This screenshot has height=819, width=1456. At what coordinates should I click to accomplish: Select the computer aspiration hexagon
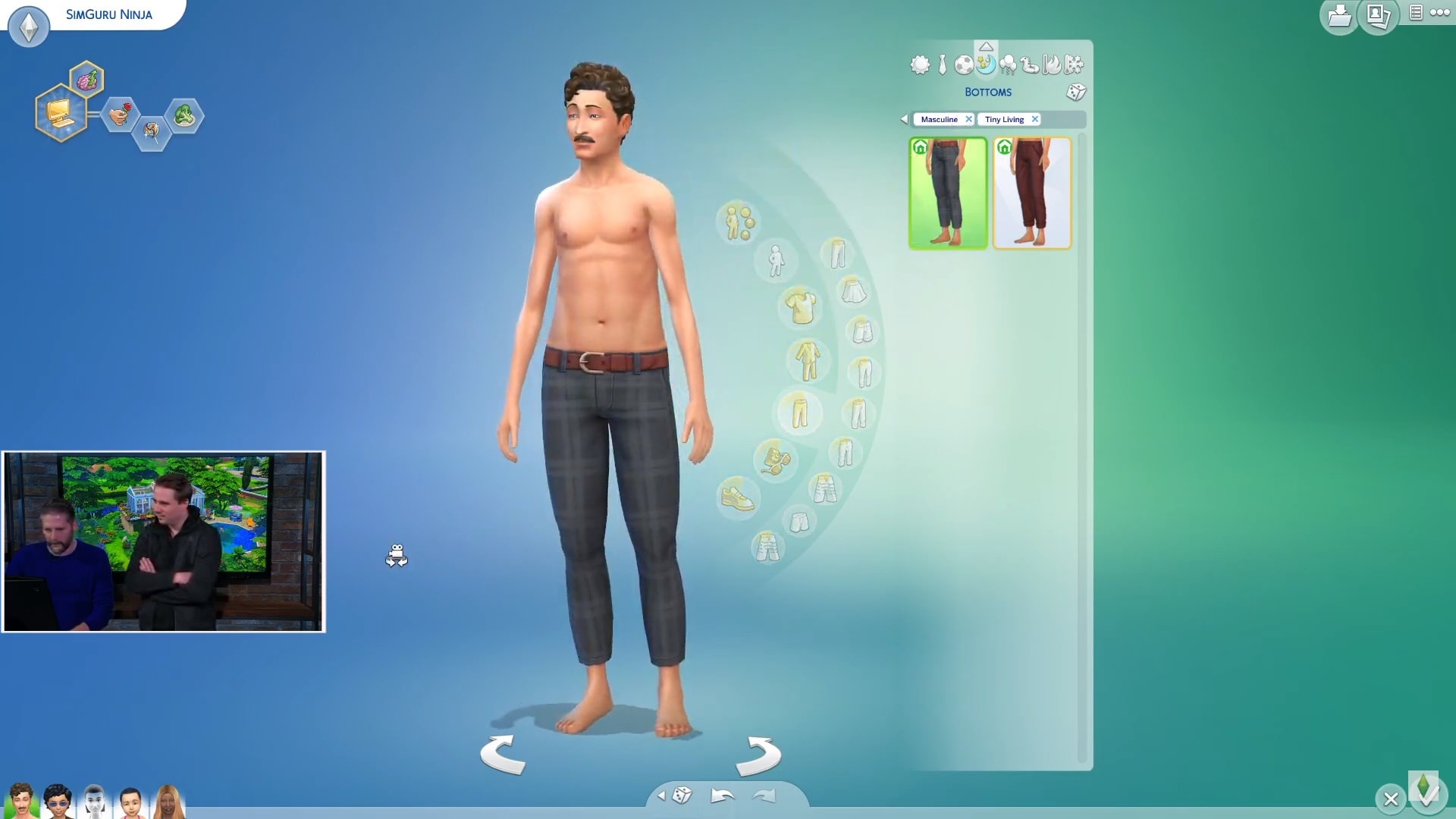(x=61, y=114)
